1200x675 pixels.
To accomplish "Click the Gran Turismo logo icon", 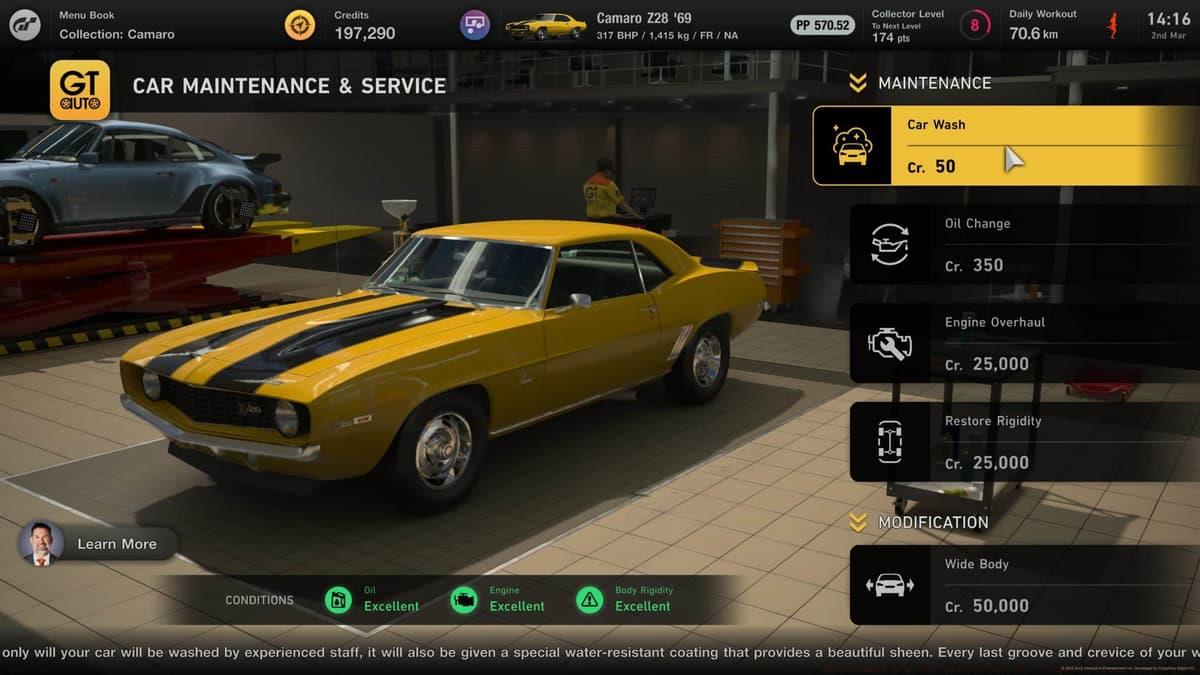I will click(25, 25).
